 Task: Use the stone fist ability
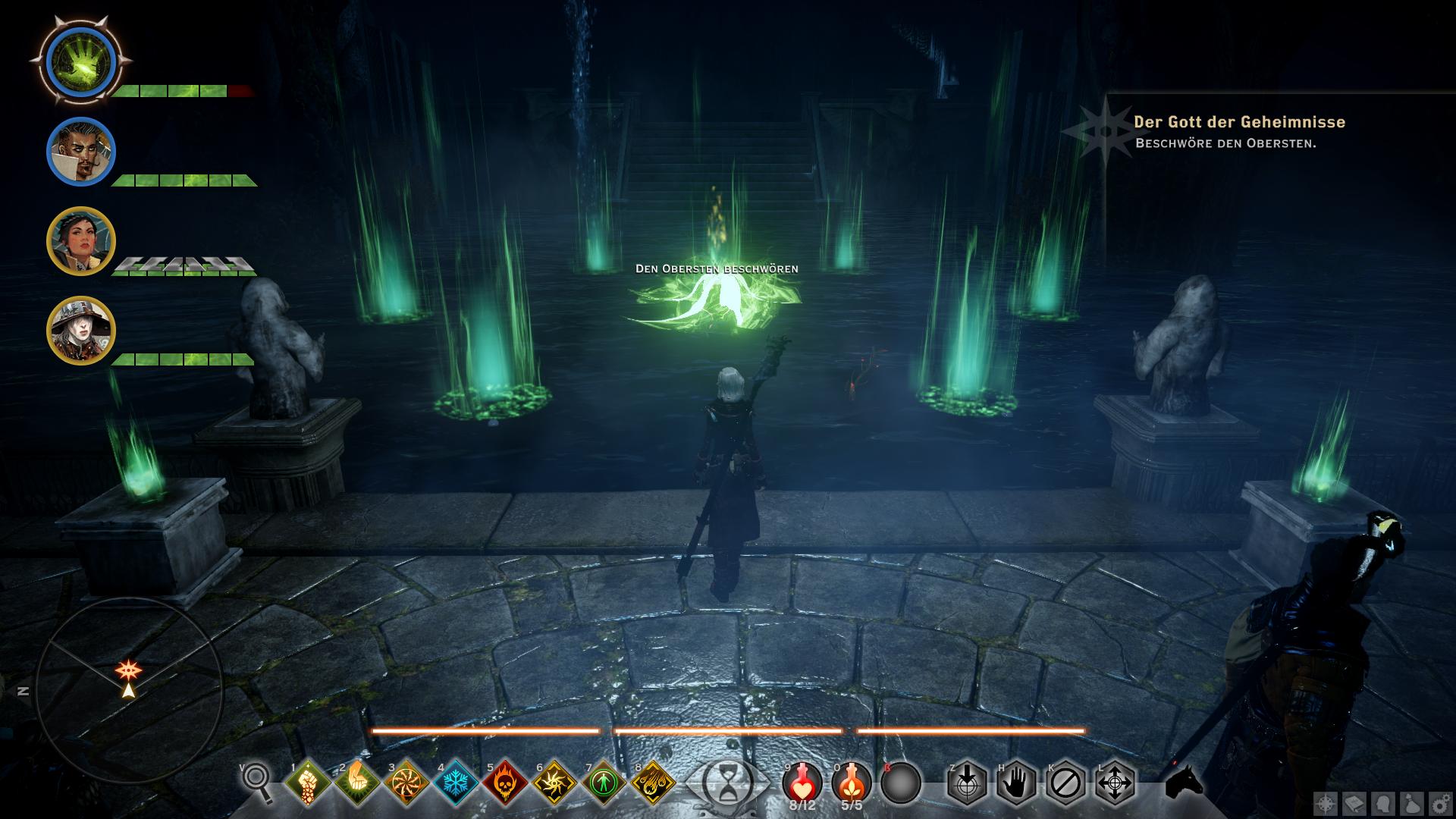click(308, 783)
